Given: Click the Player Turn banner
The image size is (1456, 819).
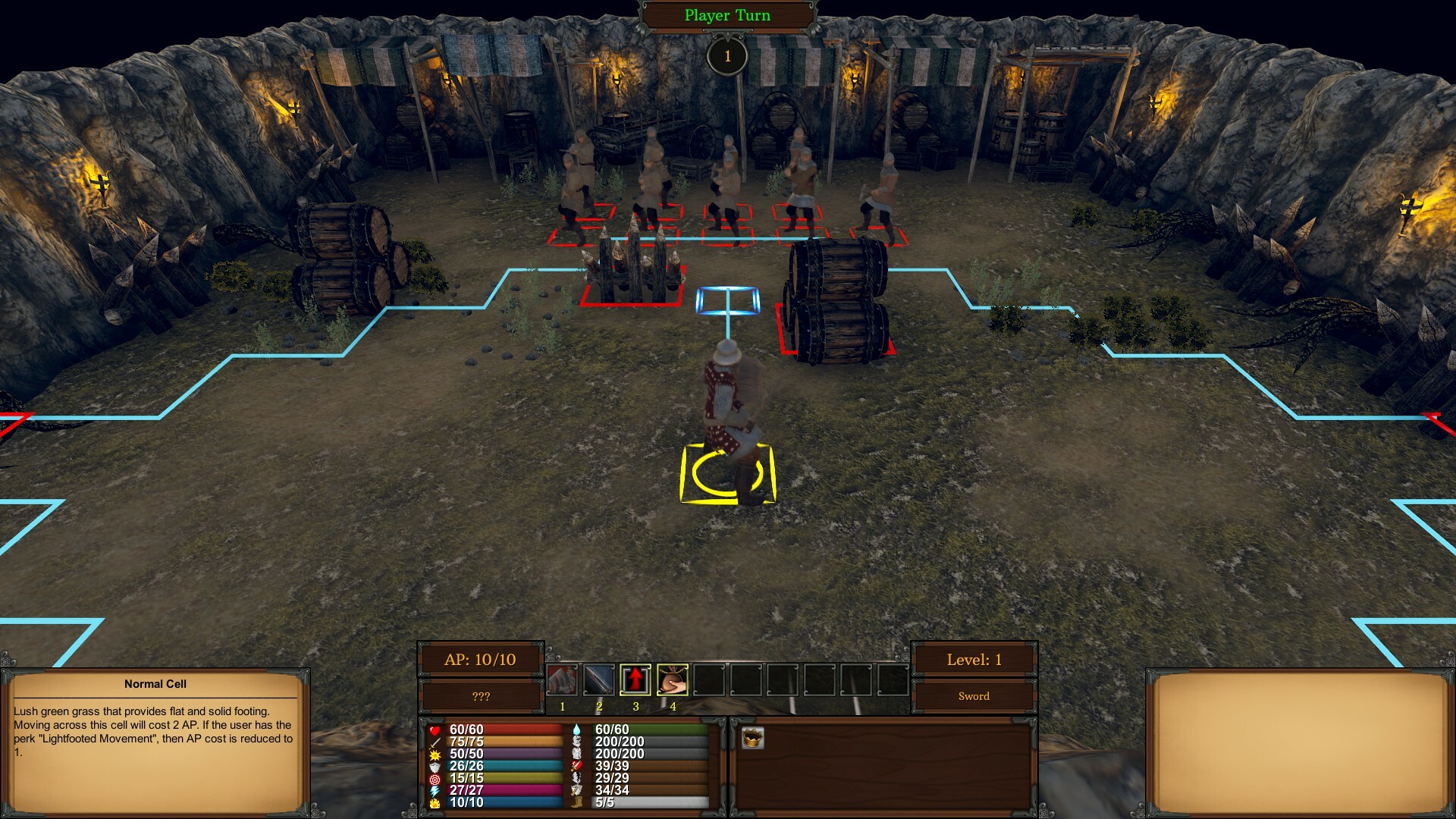Looking at the screenshot, I should [x=726, y=14].
